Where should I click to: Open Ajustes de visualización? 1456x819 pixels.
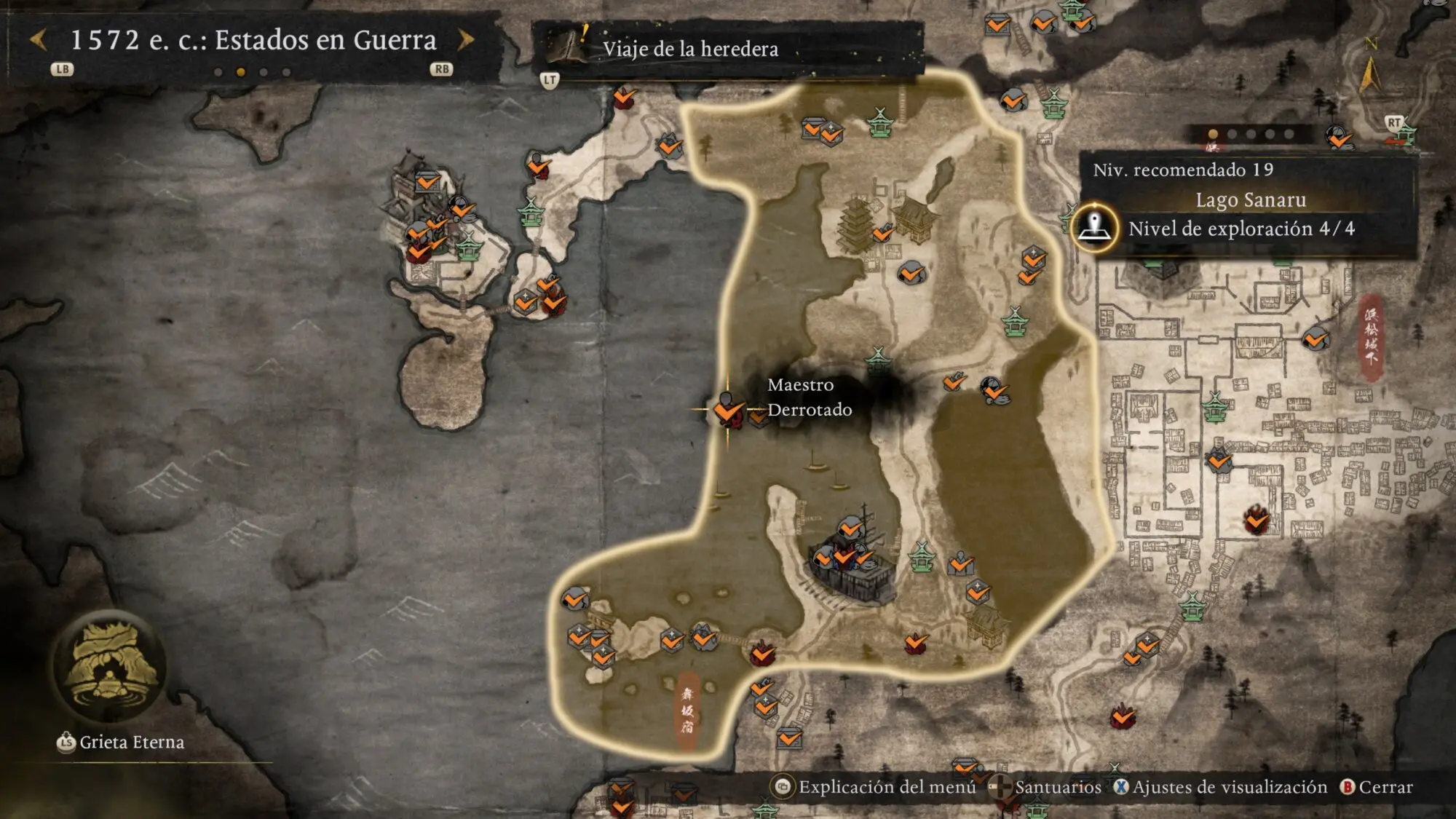coord(1221,787)
